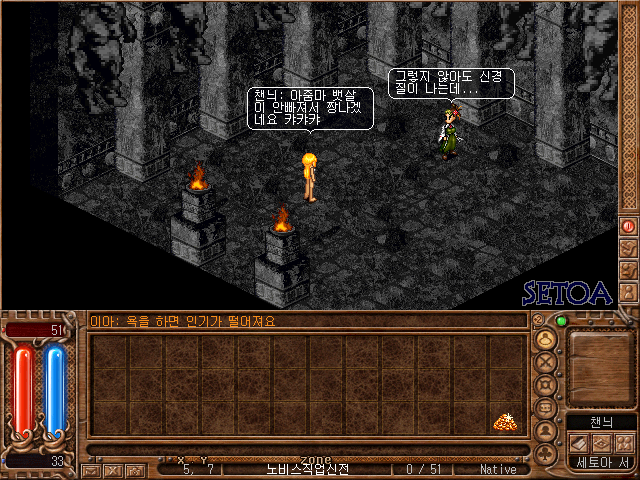This screenshot has width=640, height=480.
Task: Click the wooden portrait panel
Action: click(600, 365)
